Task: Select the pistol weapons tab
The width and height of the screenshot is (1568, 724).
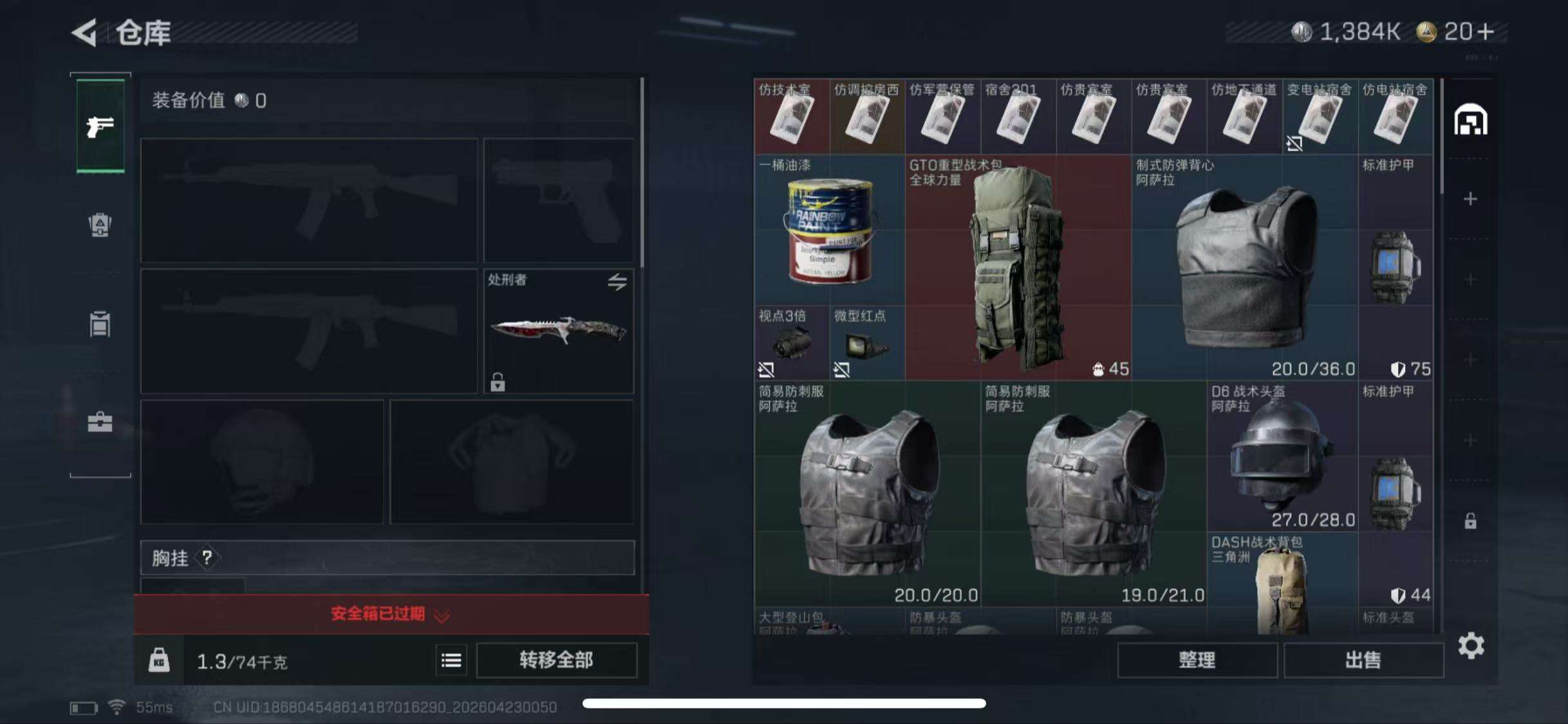Action: click(100, 126)
